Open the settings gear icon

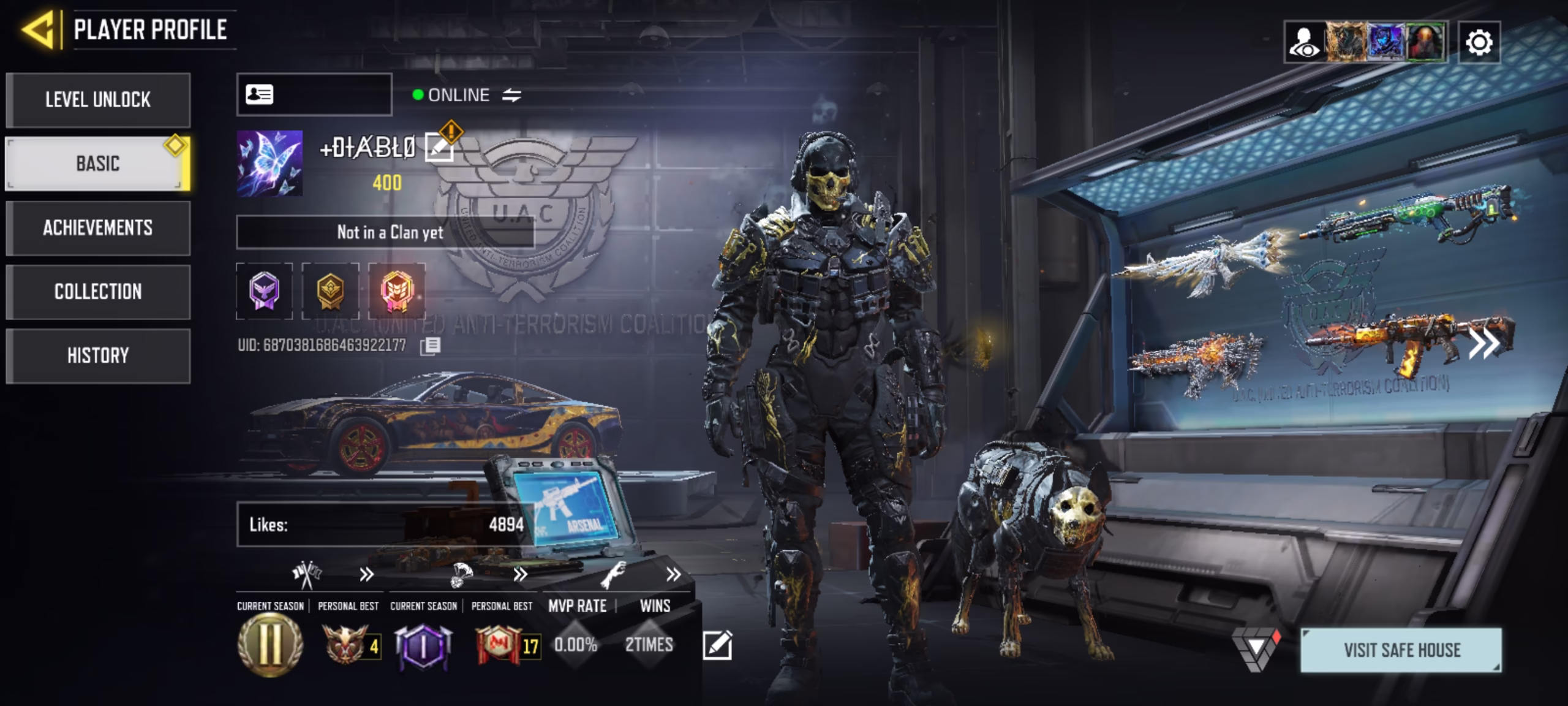point(1479,42)
